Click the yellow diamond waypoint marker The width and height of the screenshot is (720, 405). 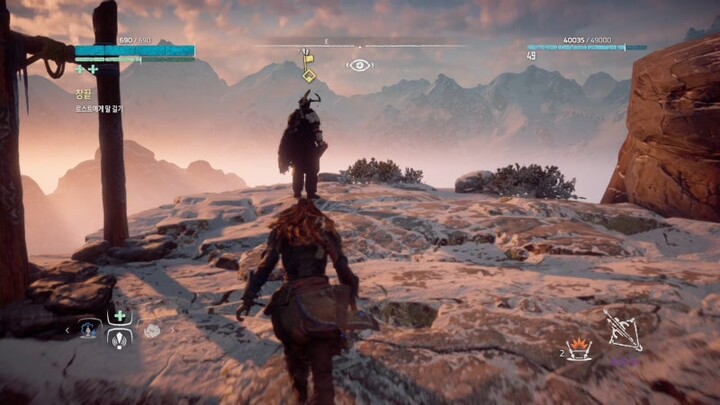pyautogui.click(x=309, y=74)
